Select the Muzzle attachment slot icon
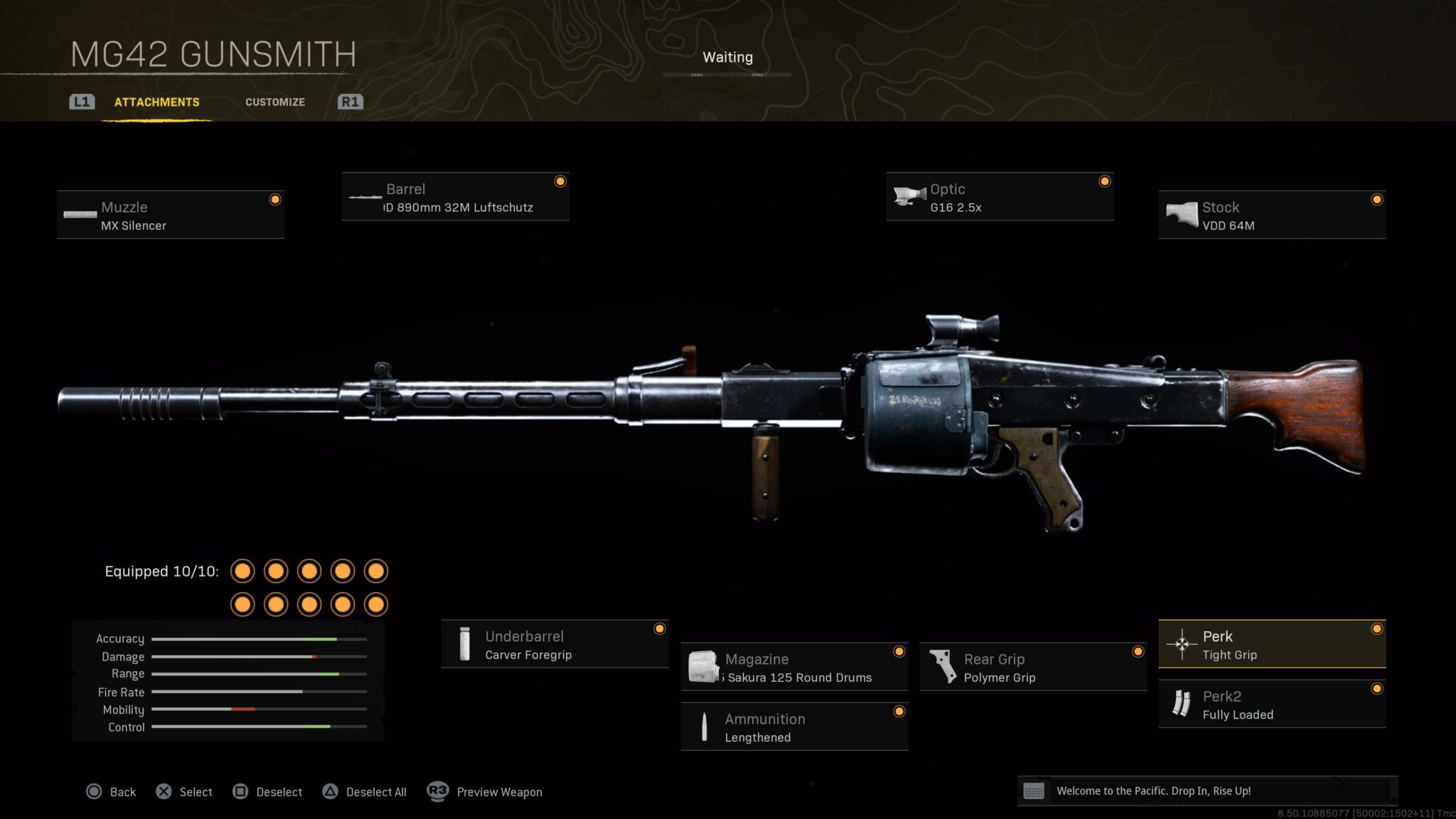The width and height of the screenshot is (1456, 819). [78, 213]
